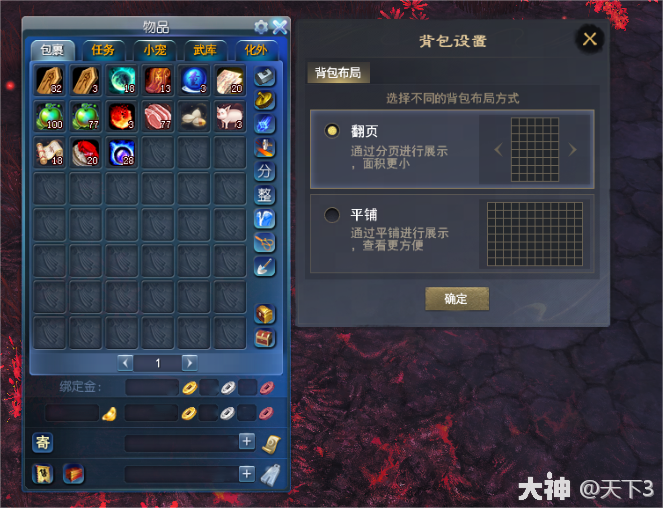The image size is (663, 508).
Task: Open inventory settings gear icon
Action: point(262,27)
